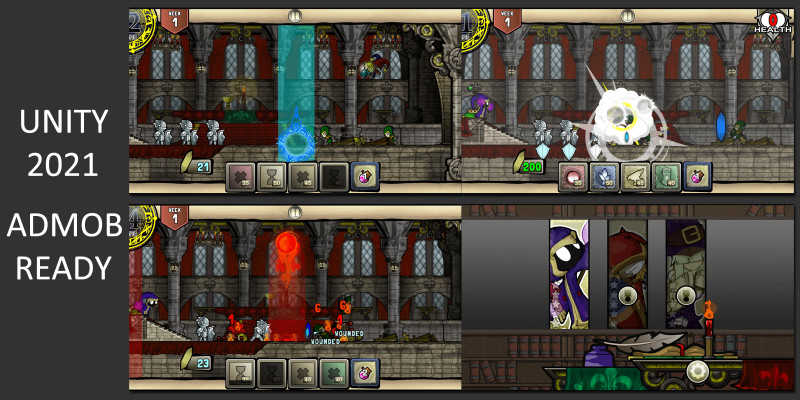Select the locked red-hat character banner

[x=629, y=273]
